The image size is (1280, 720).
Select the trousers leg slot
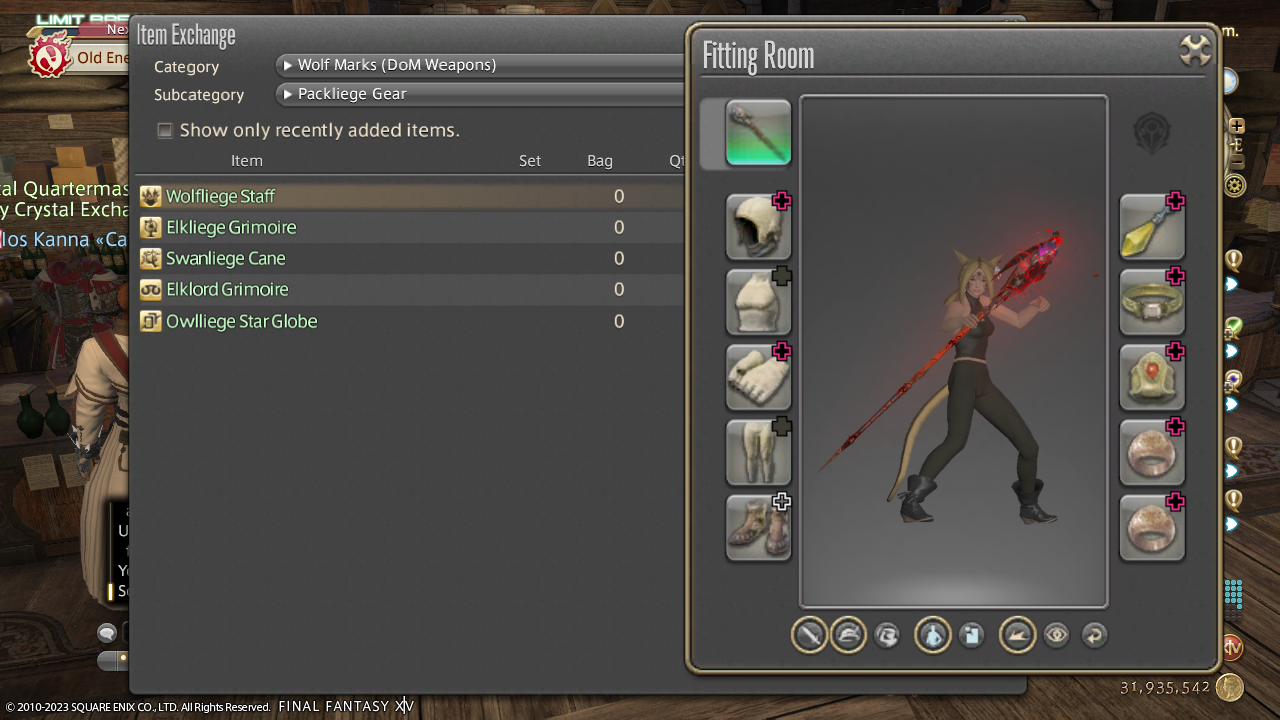(x=758, y=452)
